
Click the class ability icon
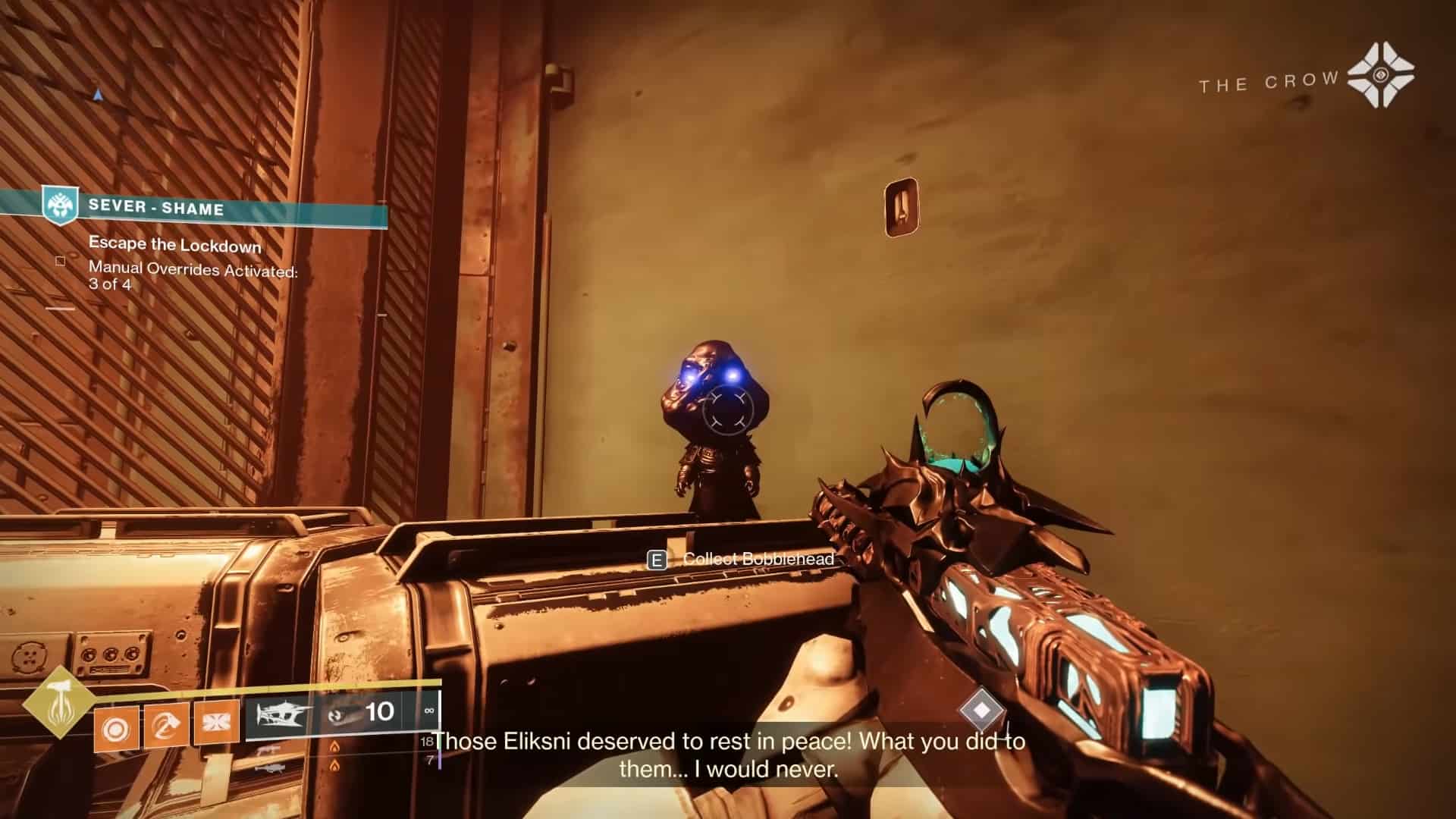(213, 720)
